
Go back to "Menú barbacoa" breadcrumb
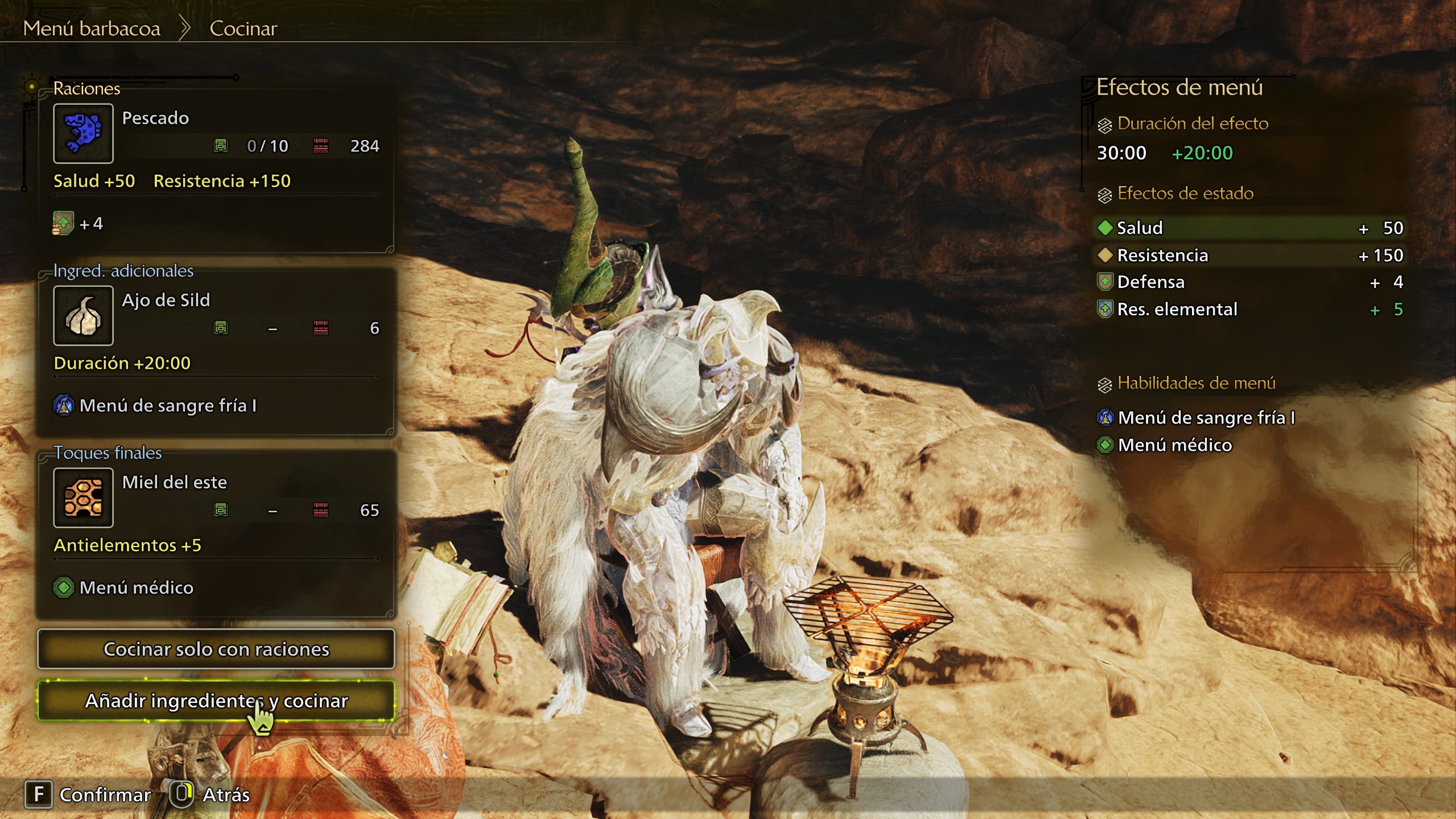point(92,28)
